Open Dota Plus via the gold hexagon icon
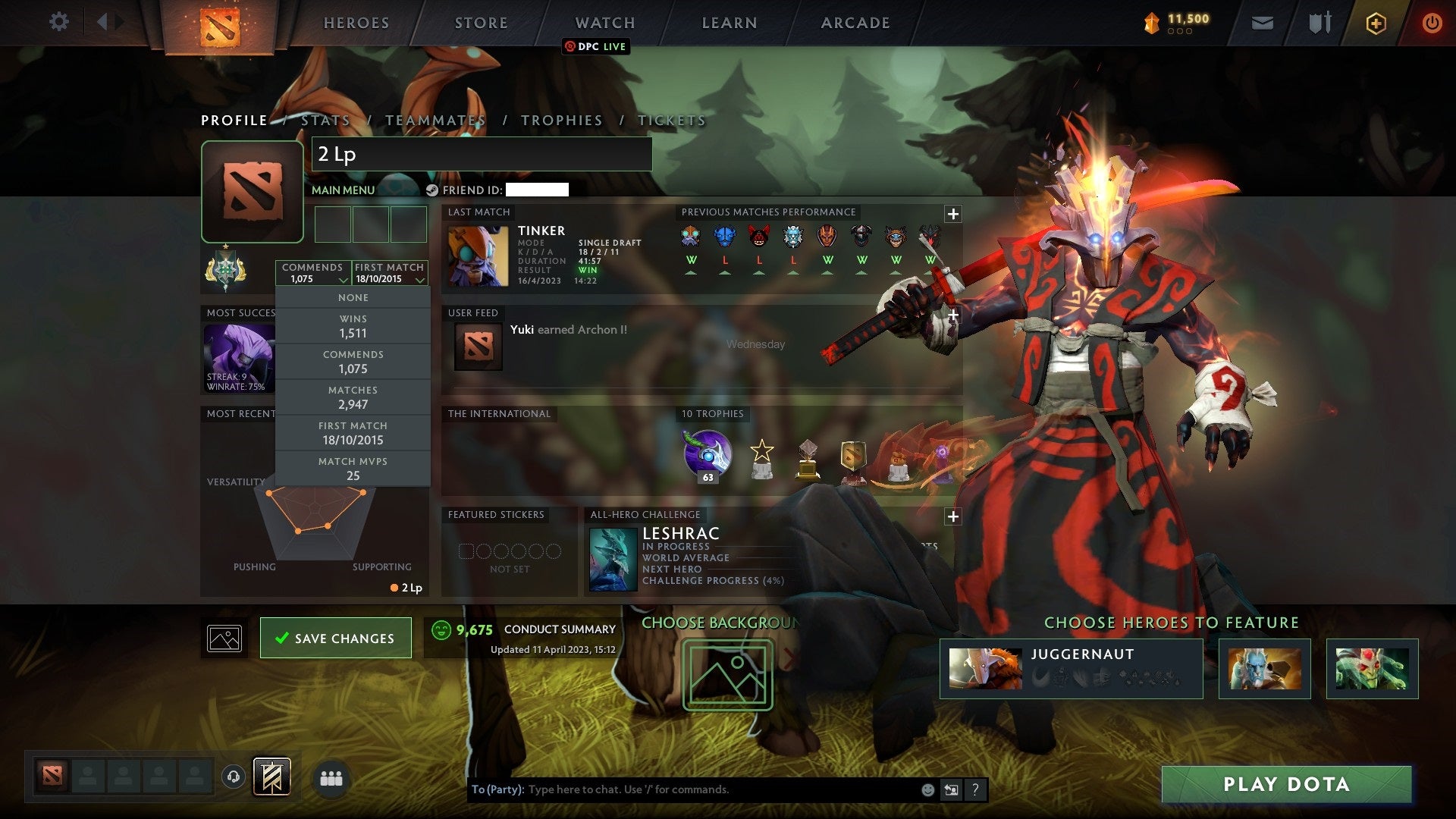Viewport: 1456px width, 819px height. 1376,23
